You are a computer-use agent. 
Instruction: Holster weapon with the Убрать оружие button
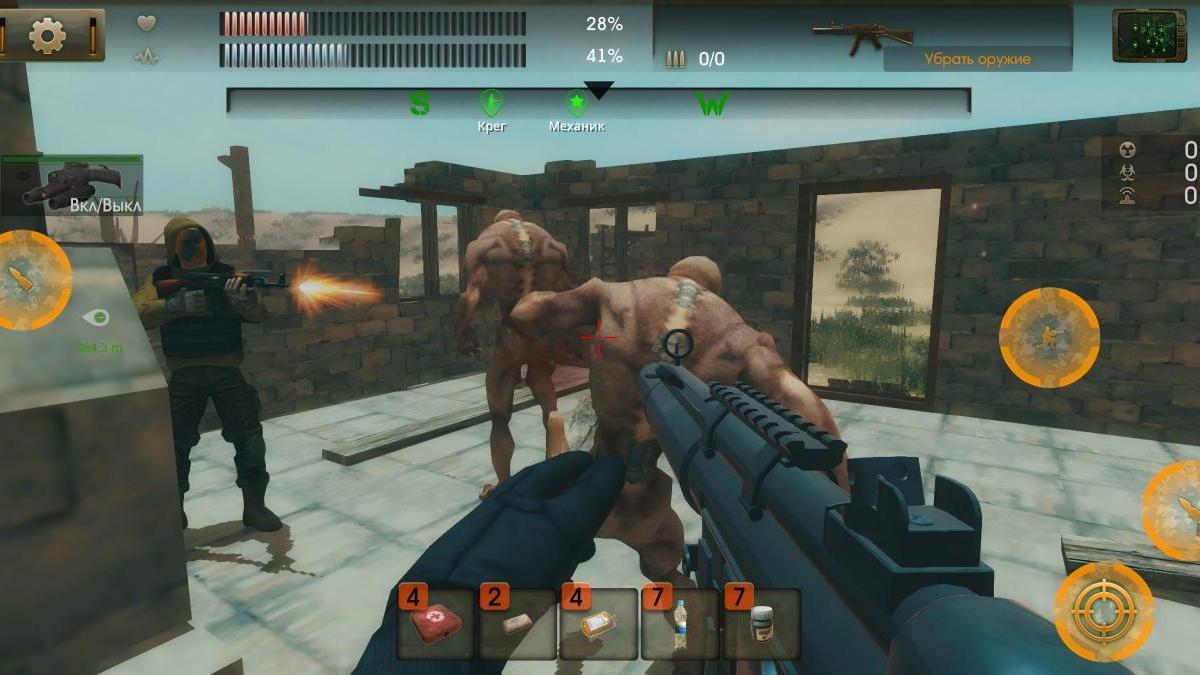point(977,59)
